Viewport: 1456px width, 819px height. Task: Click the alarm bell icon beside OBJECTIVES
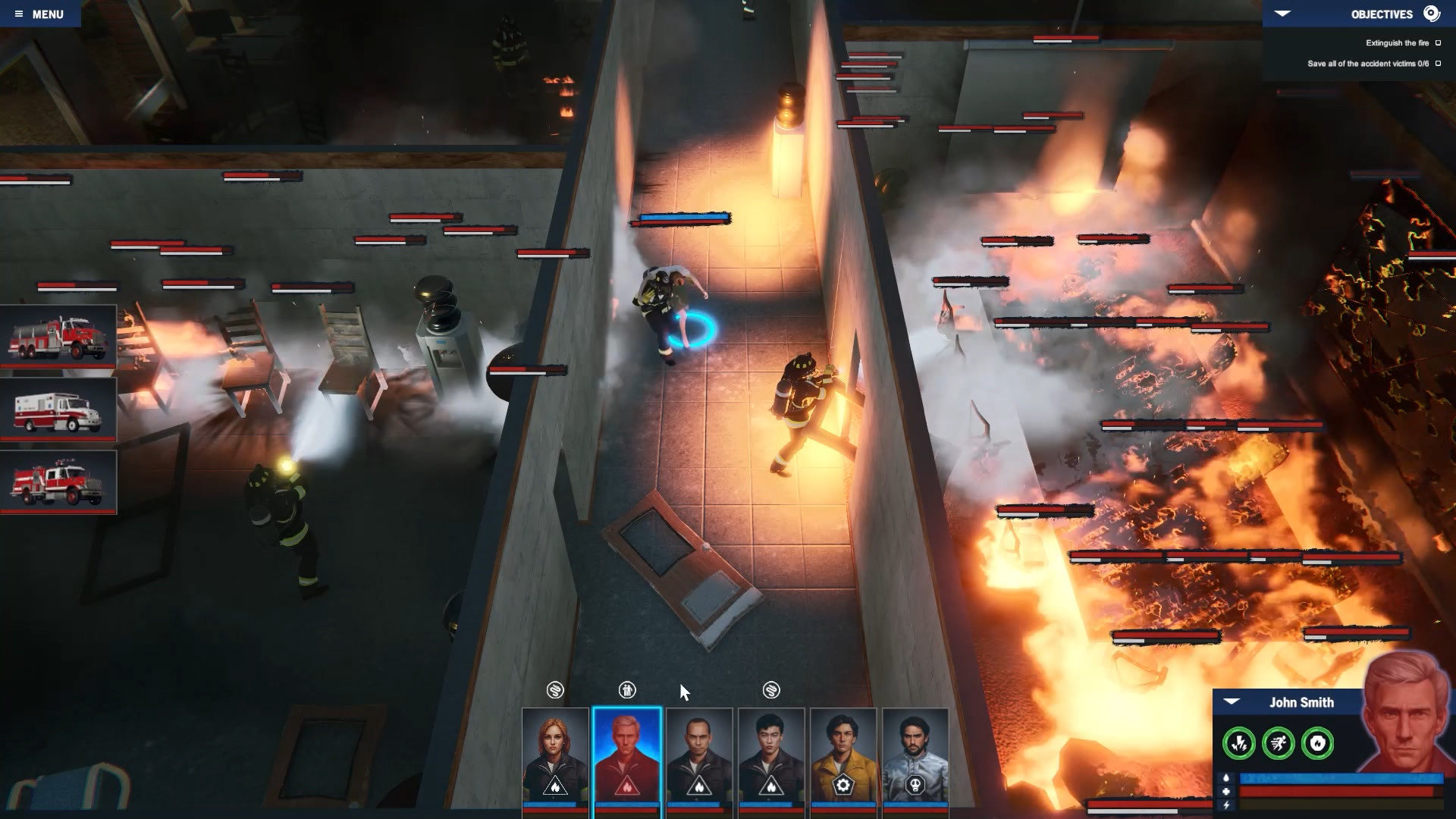(1431, 13)
